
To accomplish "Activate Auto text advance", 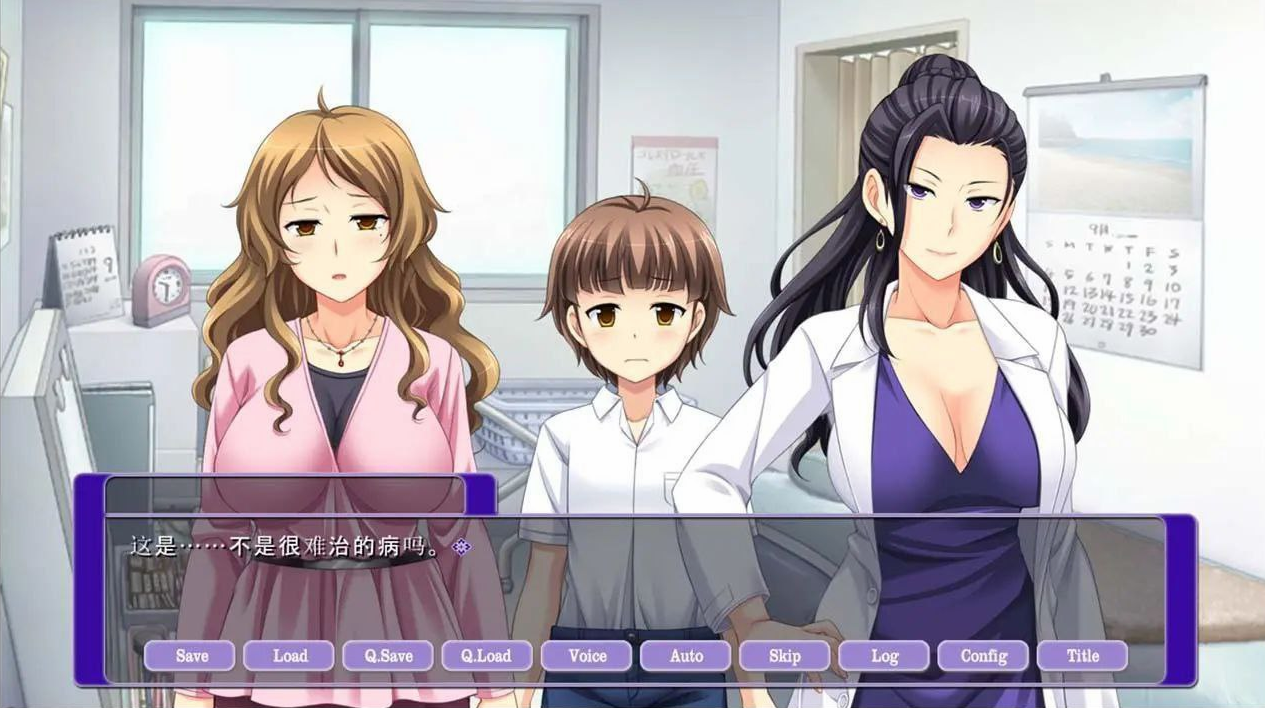I will tap(686, 656).
